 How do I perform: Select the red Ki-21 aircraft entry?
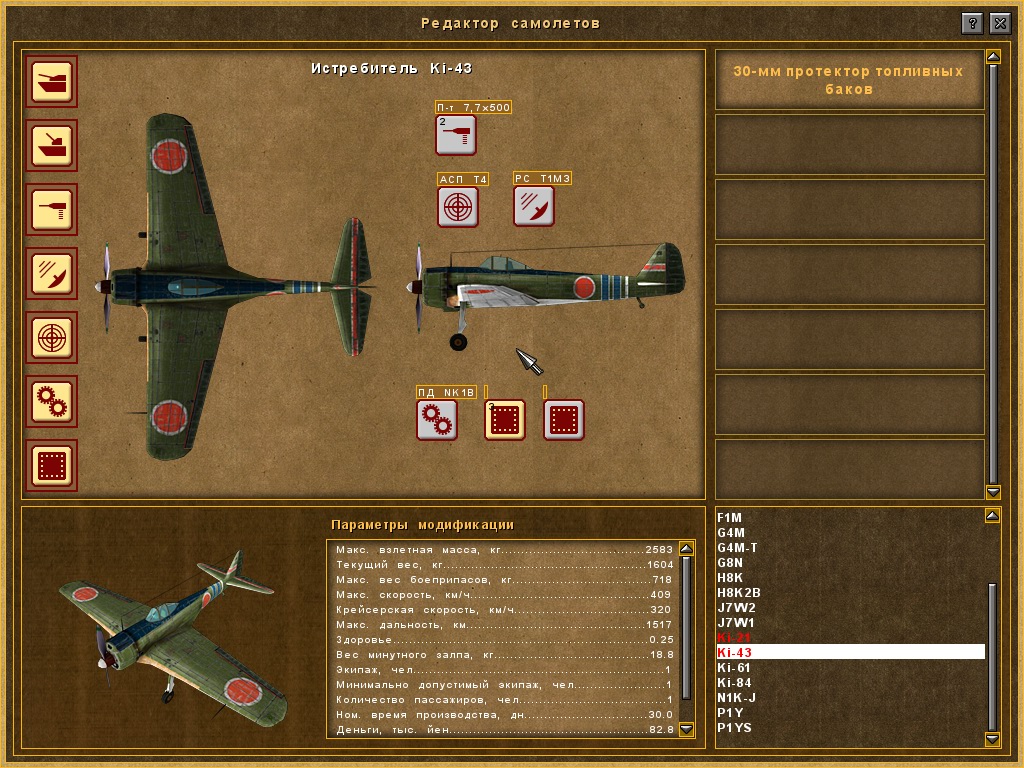click(734, 637)
